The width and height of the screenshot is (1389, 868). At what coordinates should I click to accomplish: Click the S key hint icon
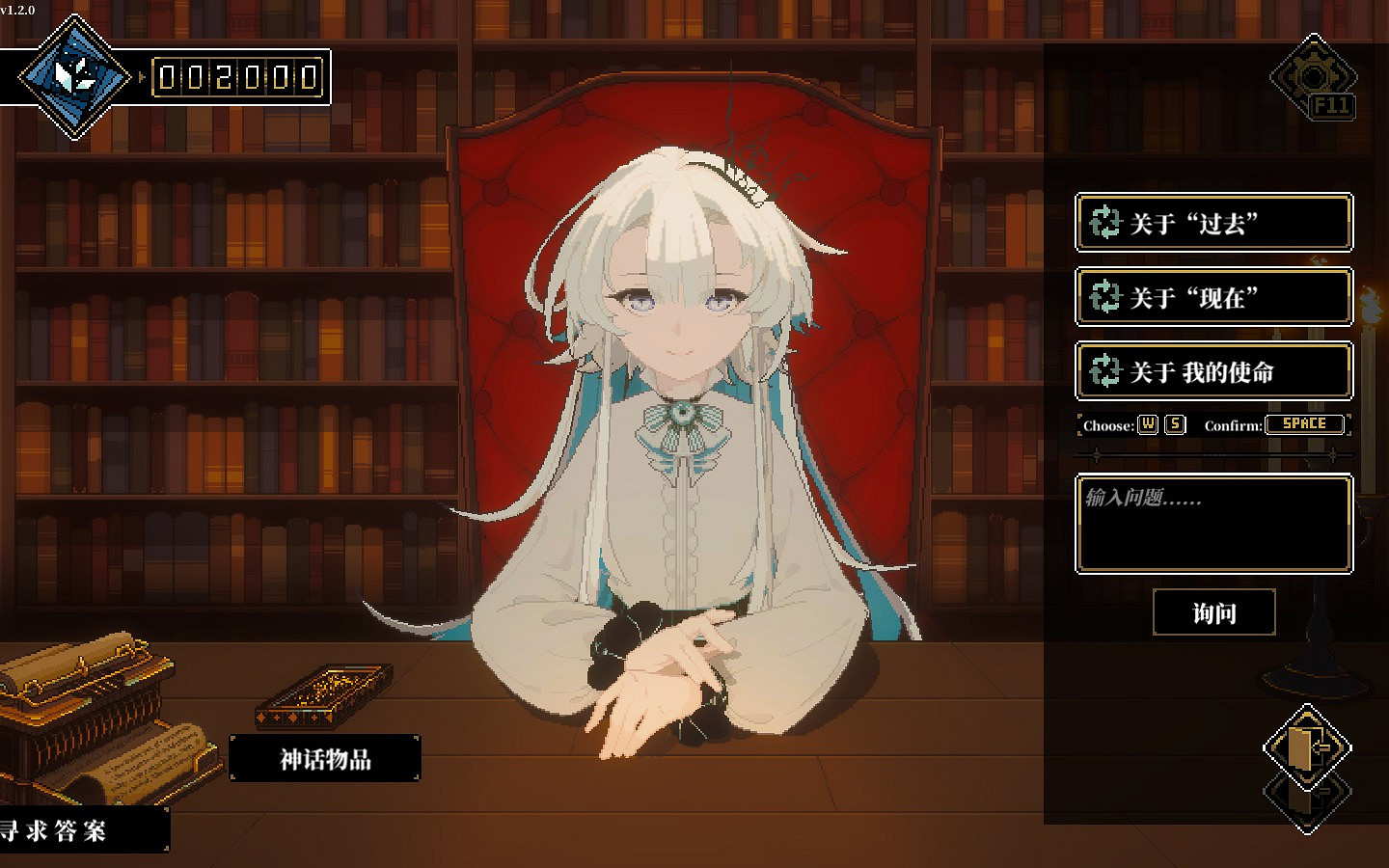(x=1173, y=424)
